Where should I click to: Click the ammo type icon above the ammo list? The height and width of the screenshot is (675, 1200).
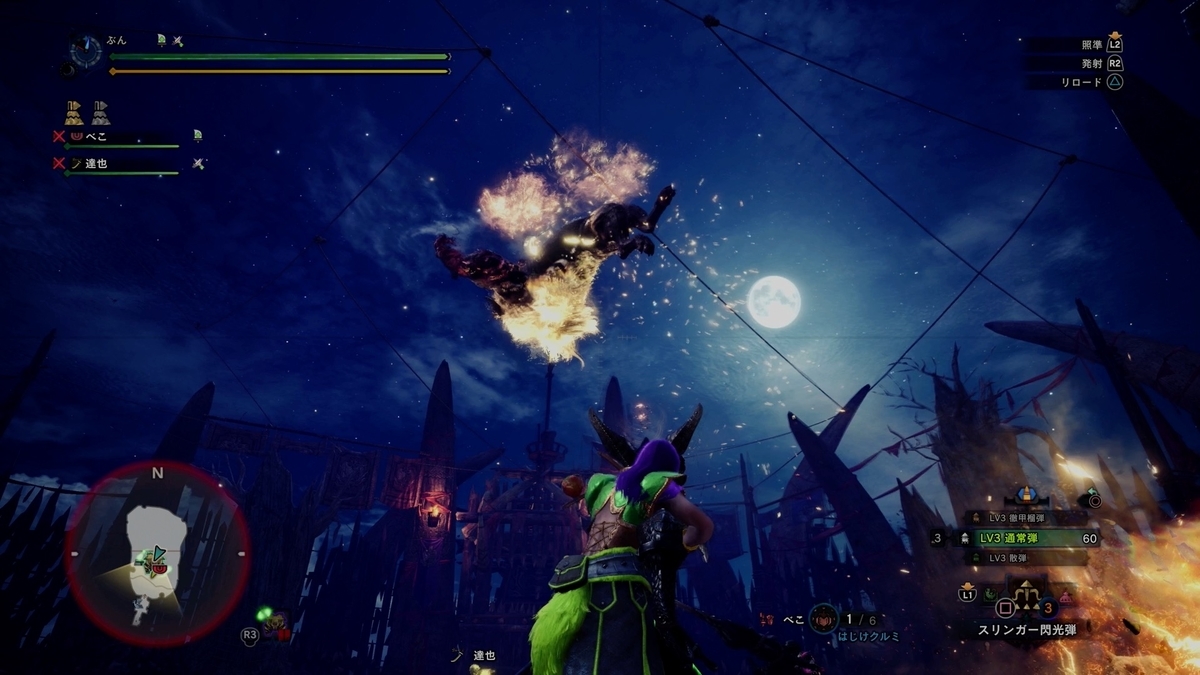tap(1025, 495)
